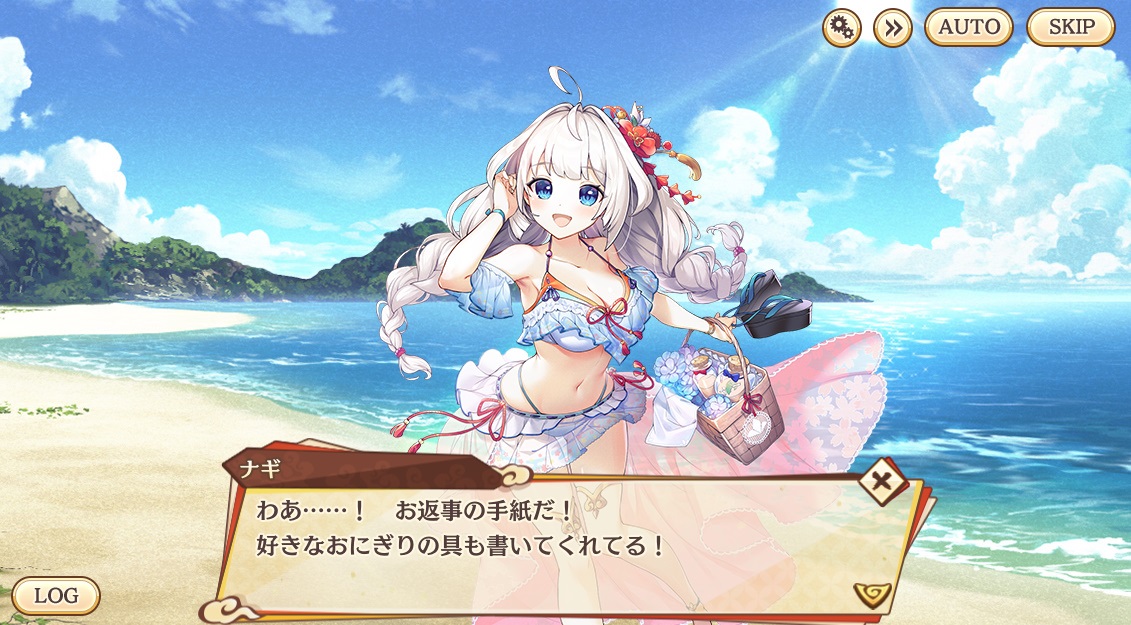Screen dimensions: 1131x625
Task: Advance dialogue with the gold arrow indicator
Action: [x=873, y=594]
